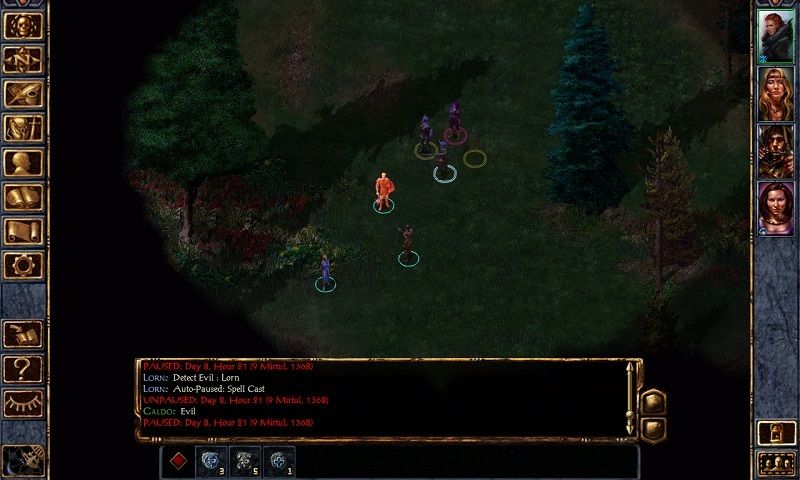This screenshot has width=800, height=480.
Task: Open the priest scroll button
Action: 23,231
